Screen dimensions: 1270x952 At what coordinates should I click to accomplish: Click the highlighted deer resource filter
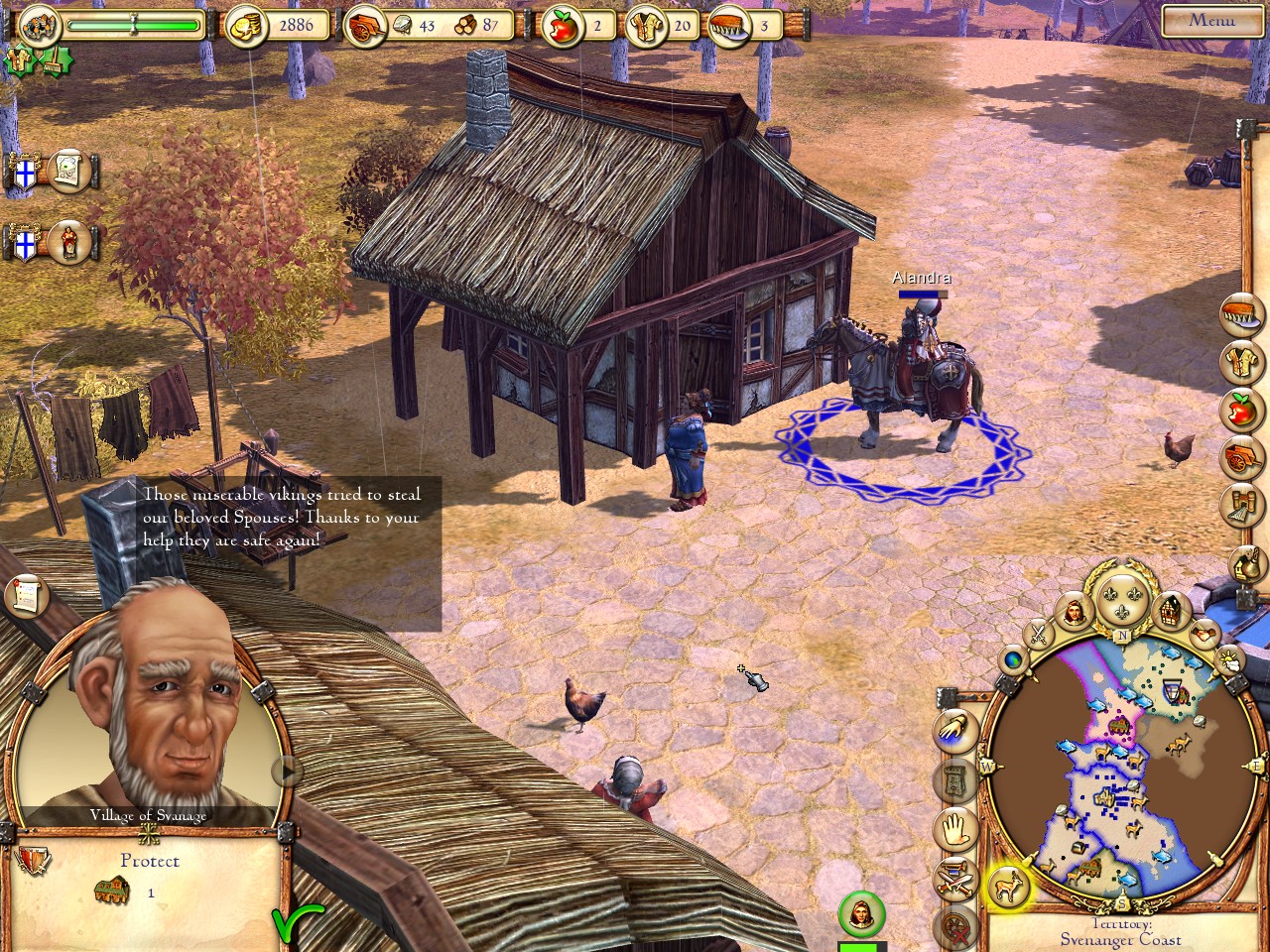pyautogui.click(x=1009, y=886)
